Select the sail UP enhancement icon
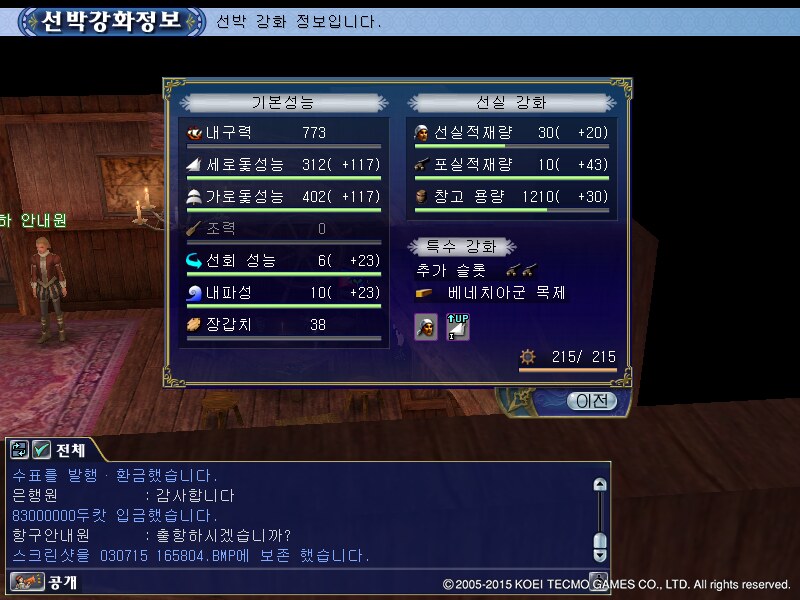This screenshot has height=600, width=800. [x=457, y=326]
